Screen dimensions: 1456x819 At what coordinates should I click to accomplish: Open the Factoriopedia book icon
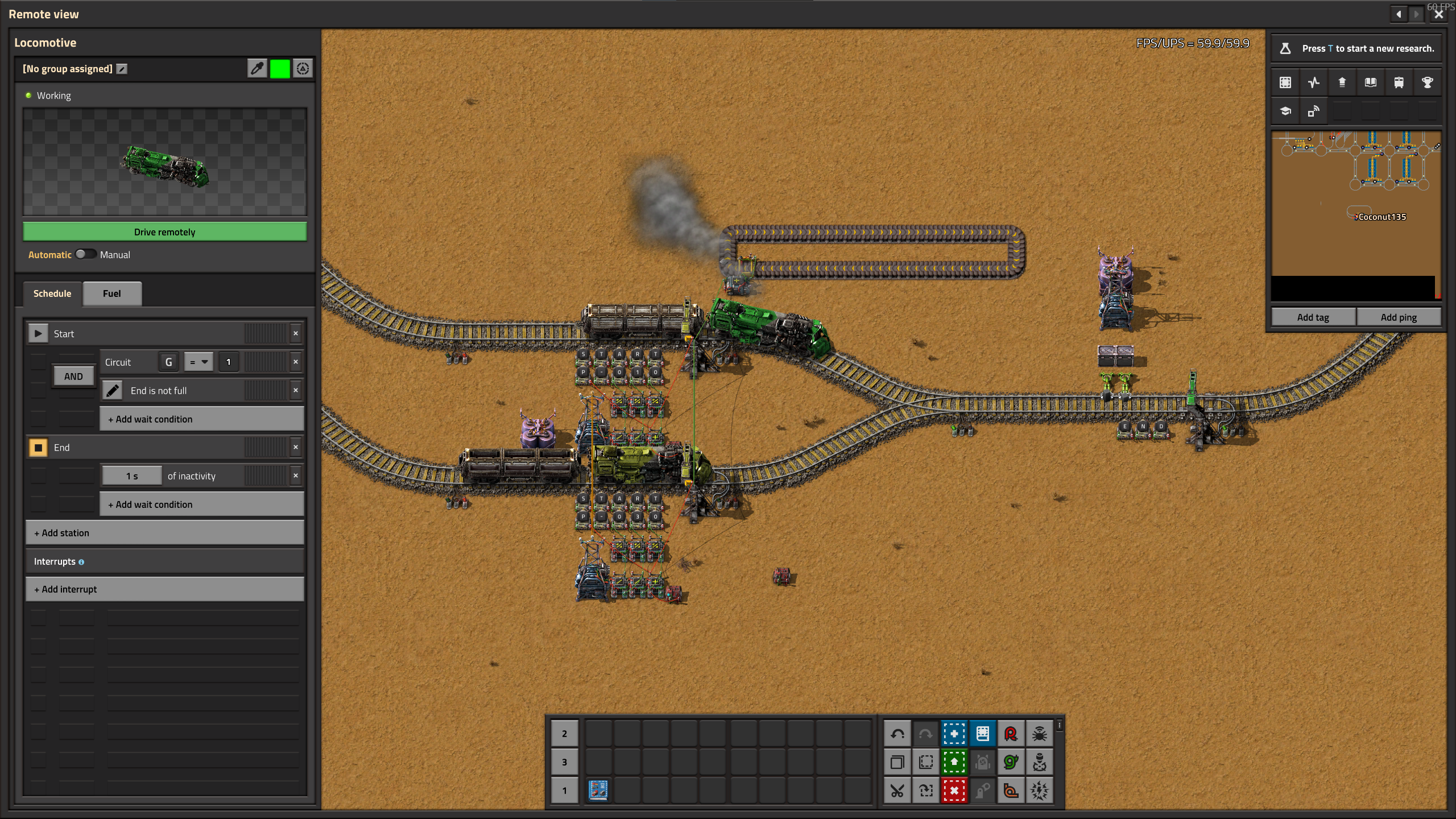1370,82
